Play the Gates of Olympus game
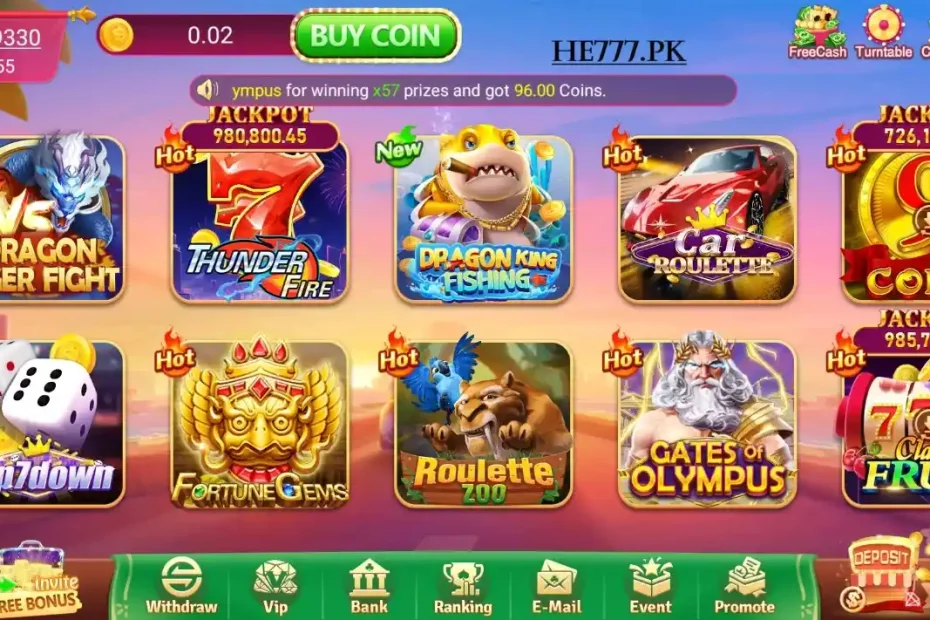This screenshot has height=620, width=930. [708, 425]
